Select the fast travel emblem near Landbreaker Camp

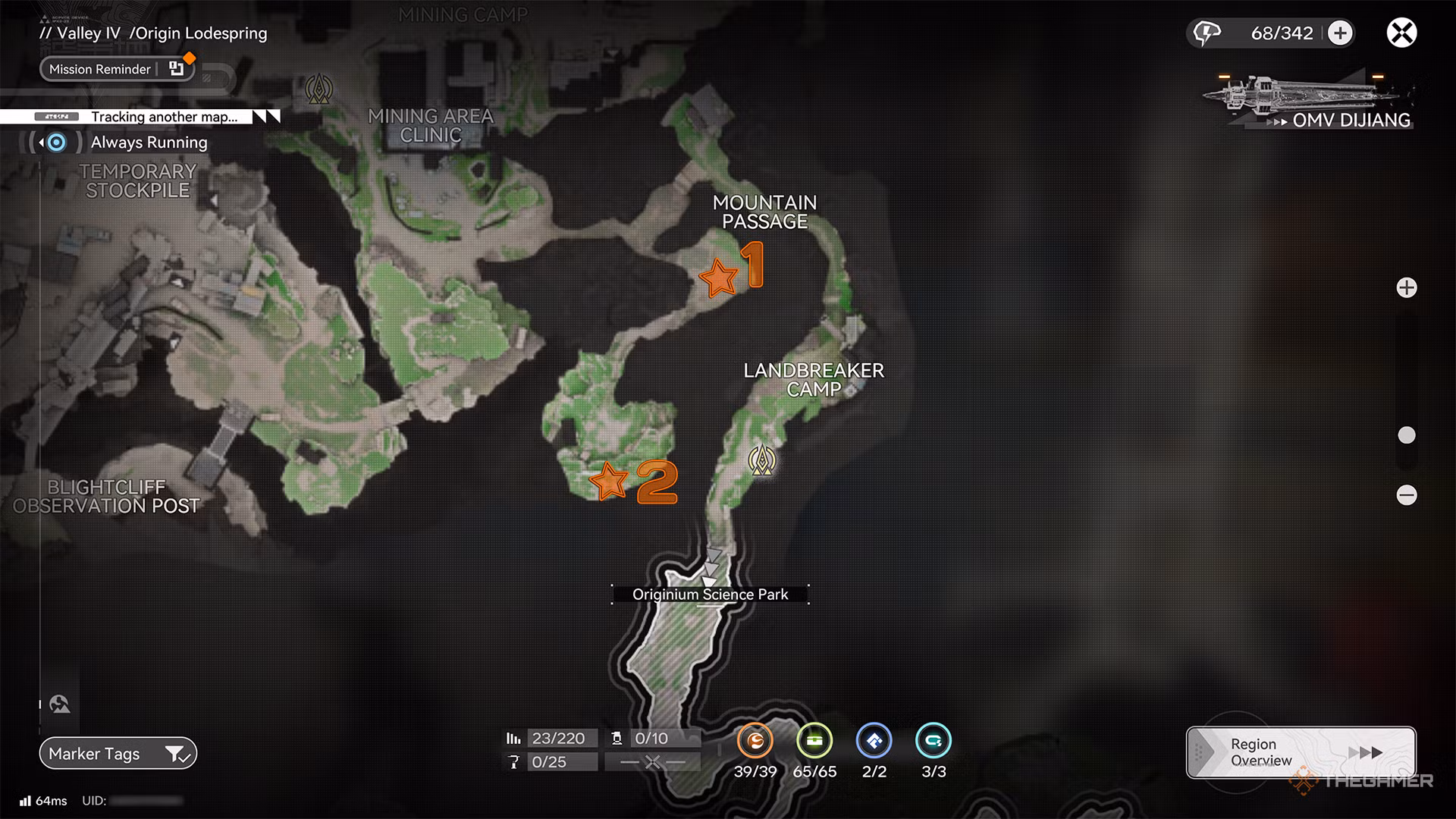(x=761, y=460)
